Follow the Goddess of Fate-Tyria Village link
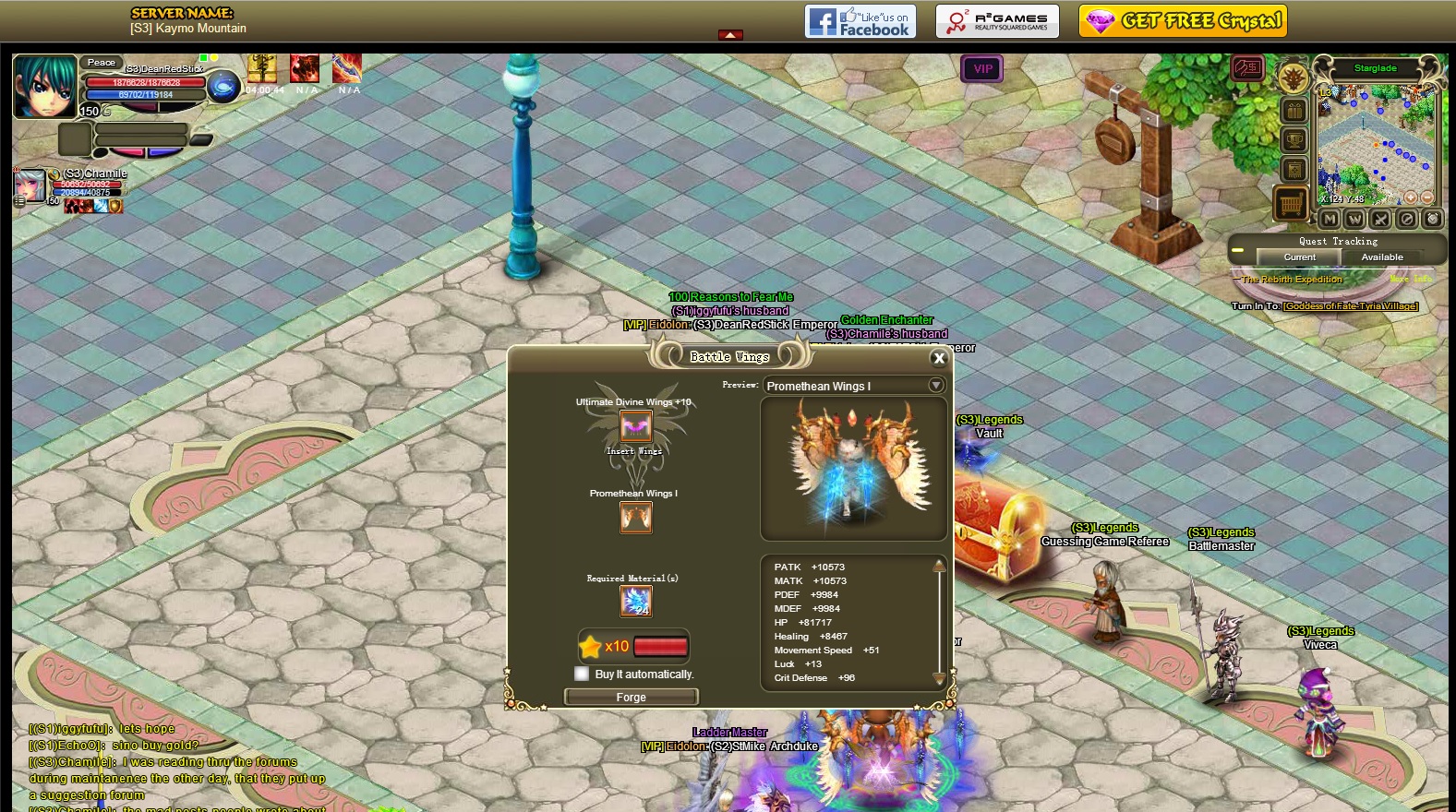Screen dimensions: 1456x812 [1350, 306]
